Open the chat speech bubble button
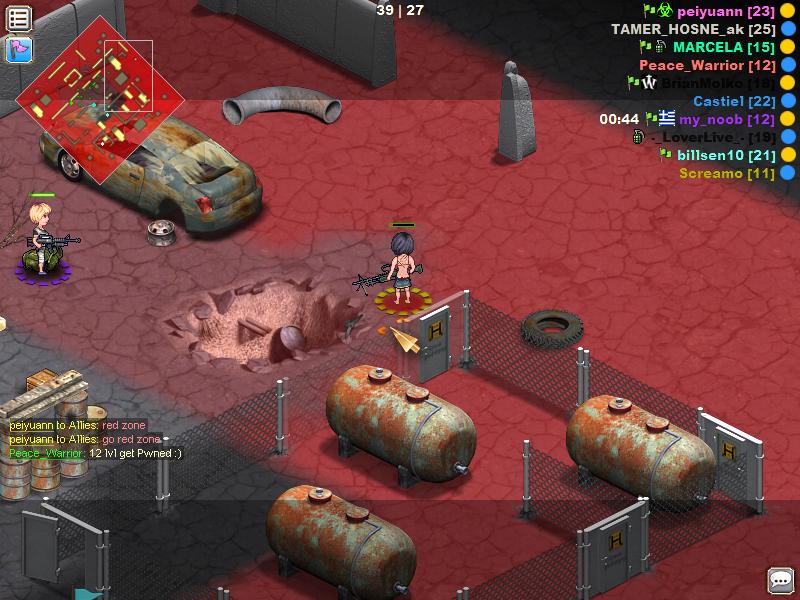 780,580
